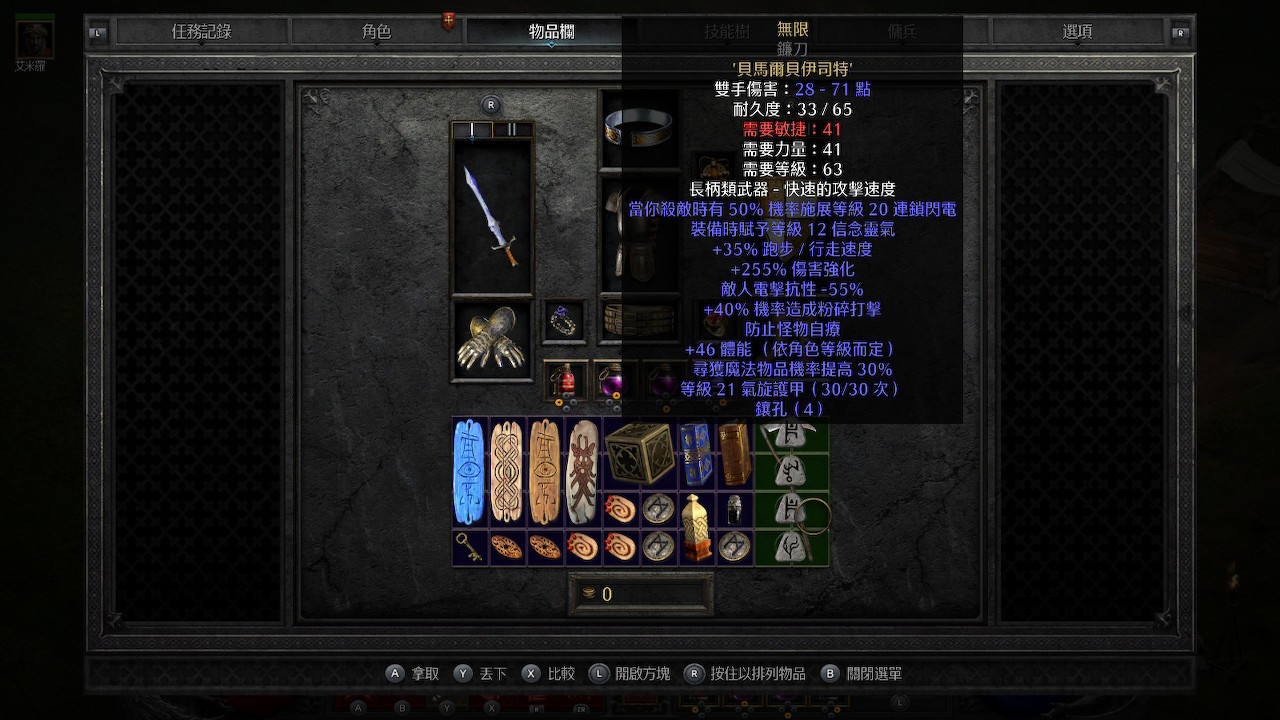Select the Horadric Cube in the inventory

point(640,452)
